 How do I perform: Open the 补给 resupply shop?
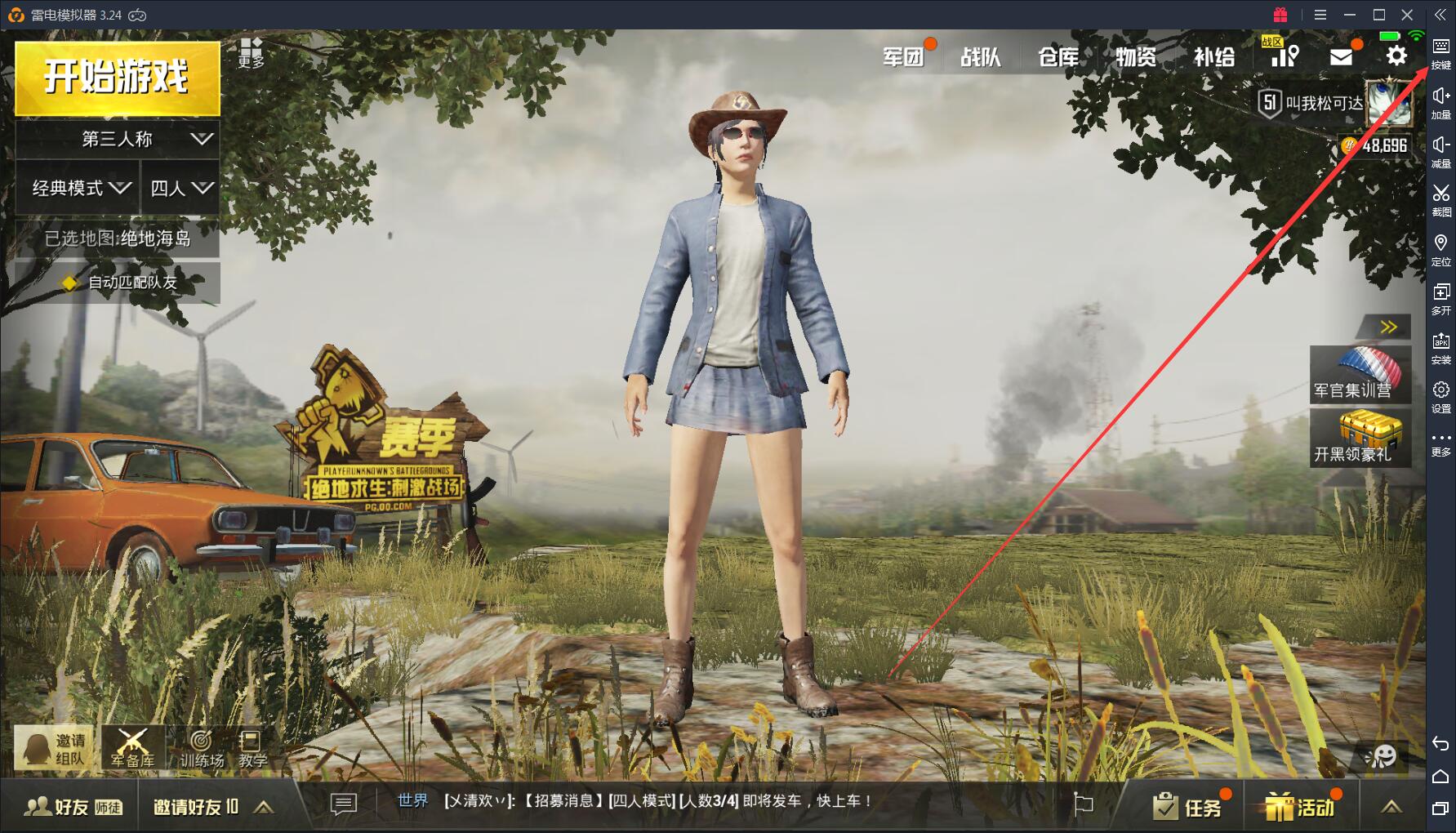[x=1214, y=56]
